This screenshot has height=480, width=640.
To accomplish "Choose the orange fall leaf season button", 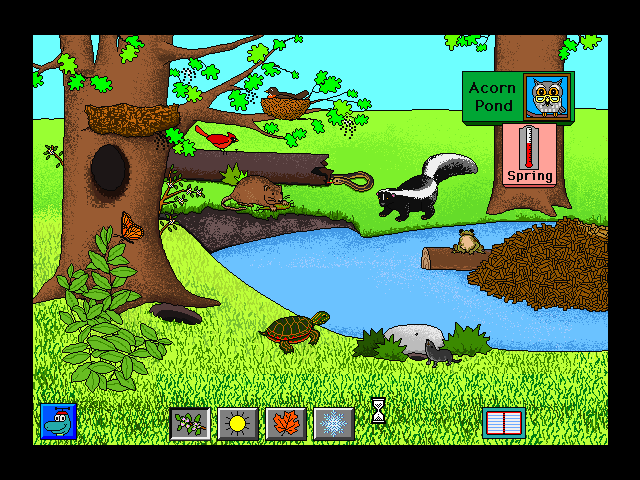I will pos(286,424).
